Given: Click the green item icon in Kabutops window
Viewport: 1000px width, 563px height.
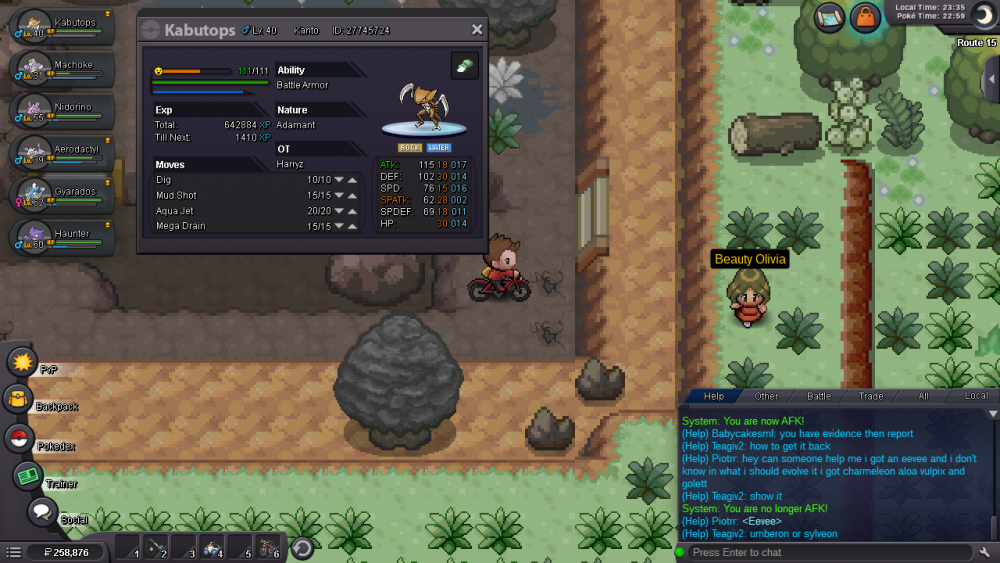Looking at the screenshot, I should click(464, 66).
